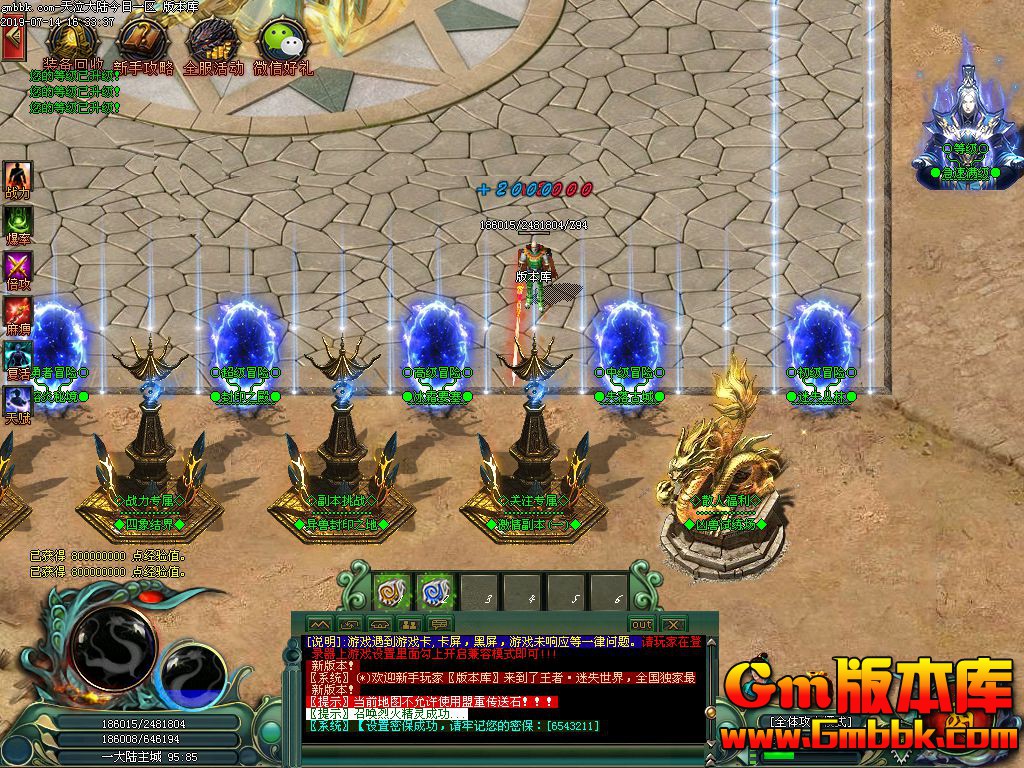Click the 'out' button above the chat

[x=641, y=624]
